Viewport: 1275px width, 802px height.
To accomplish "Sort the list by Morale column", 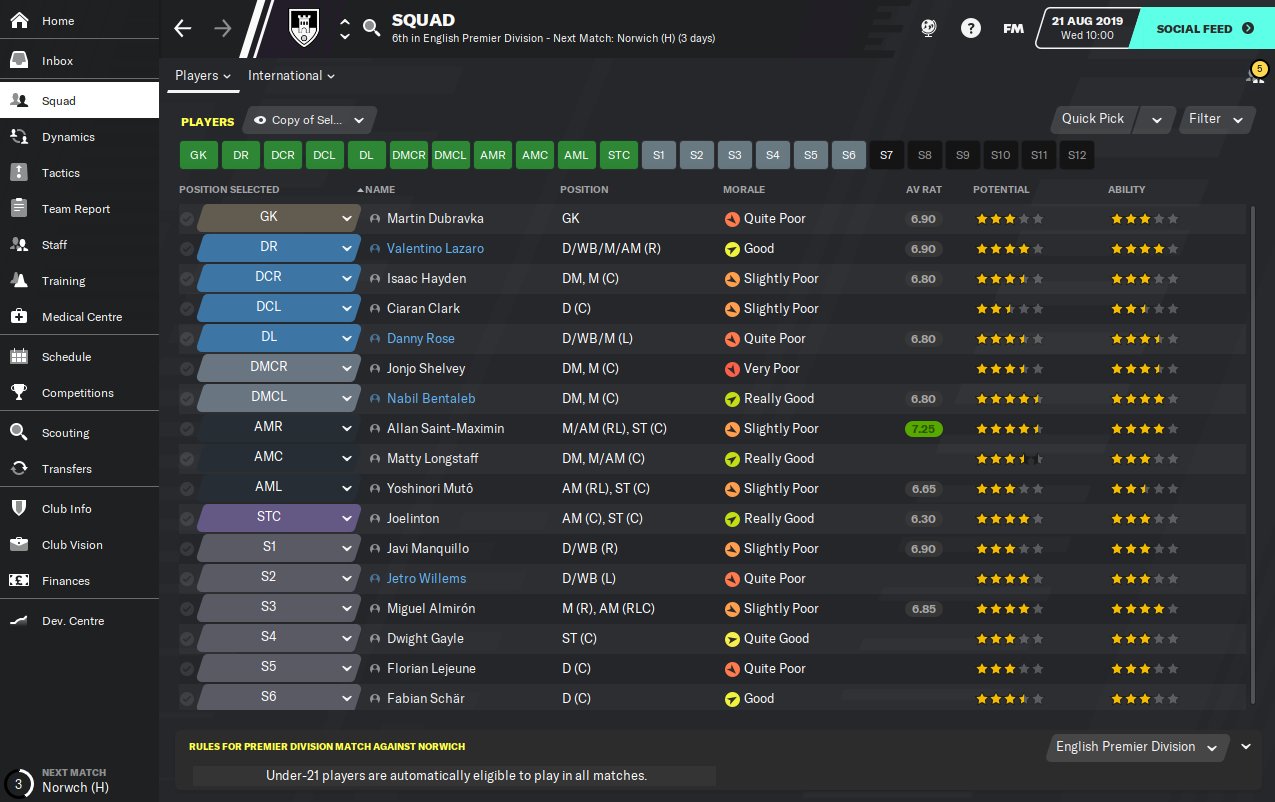I will click(743, 189).
